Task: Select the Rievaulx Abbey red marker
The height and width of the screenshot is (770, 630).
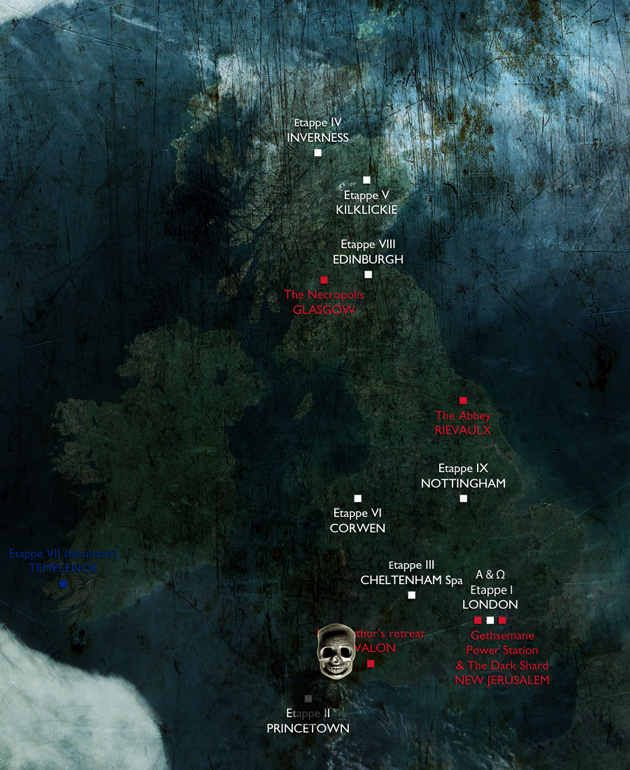Action: (x=463, y=400)
